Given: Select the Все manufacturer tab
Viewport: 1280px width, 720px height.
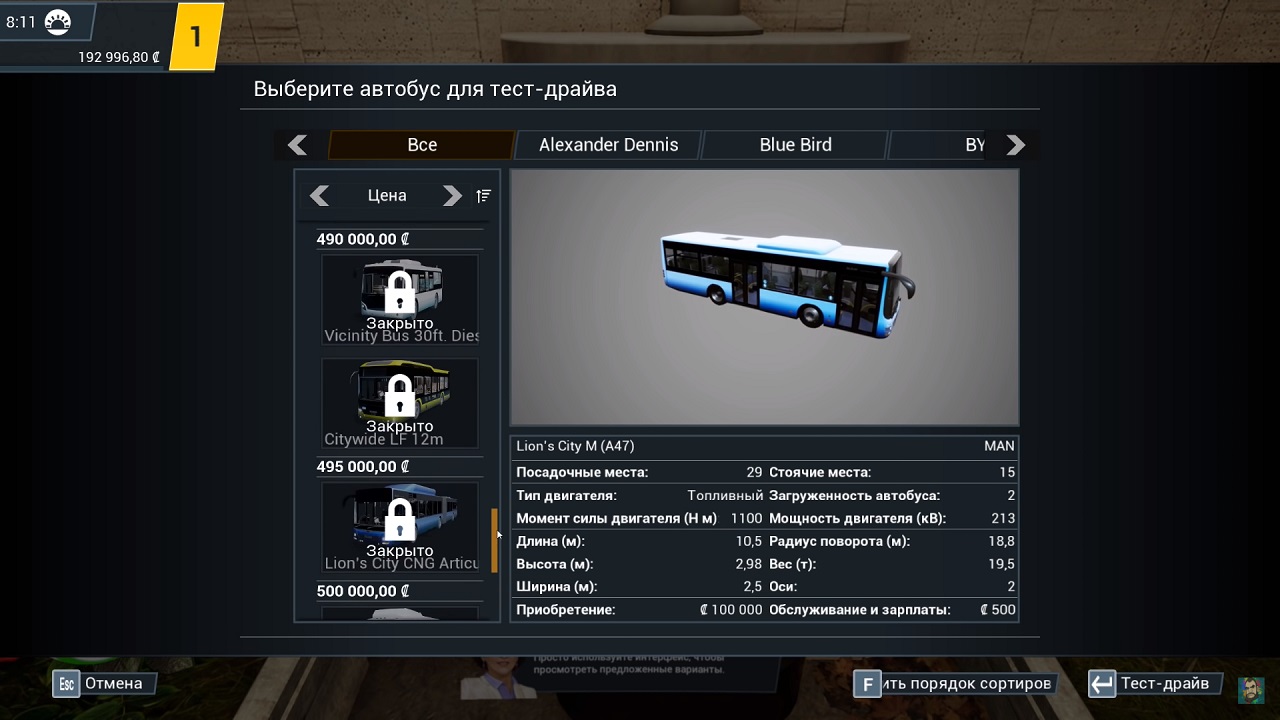Looking at the screenshot, I should pos(420,144).
